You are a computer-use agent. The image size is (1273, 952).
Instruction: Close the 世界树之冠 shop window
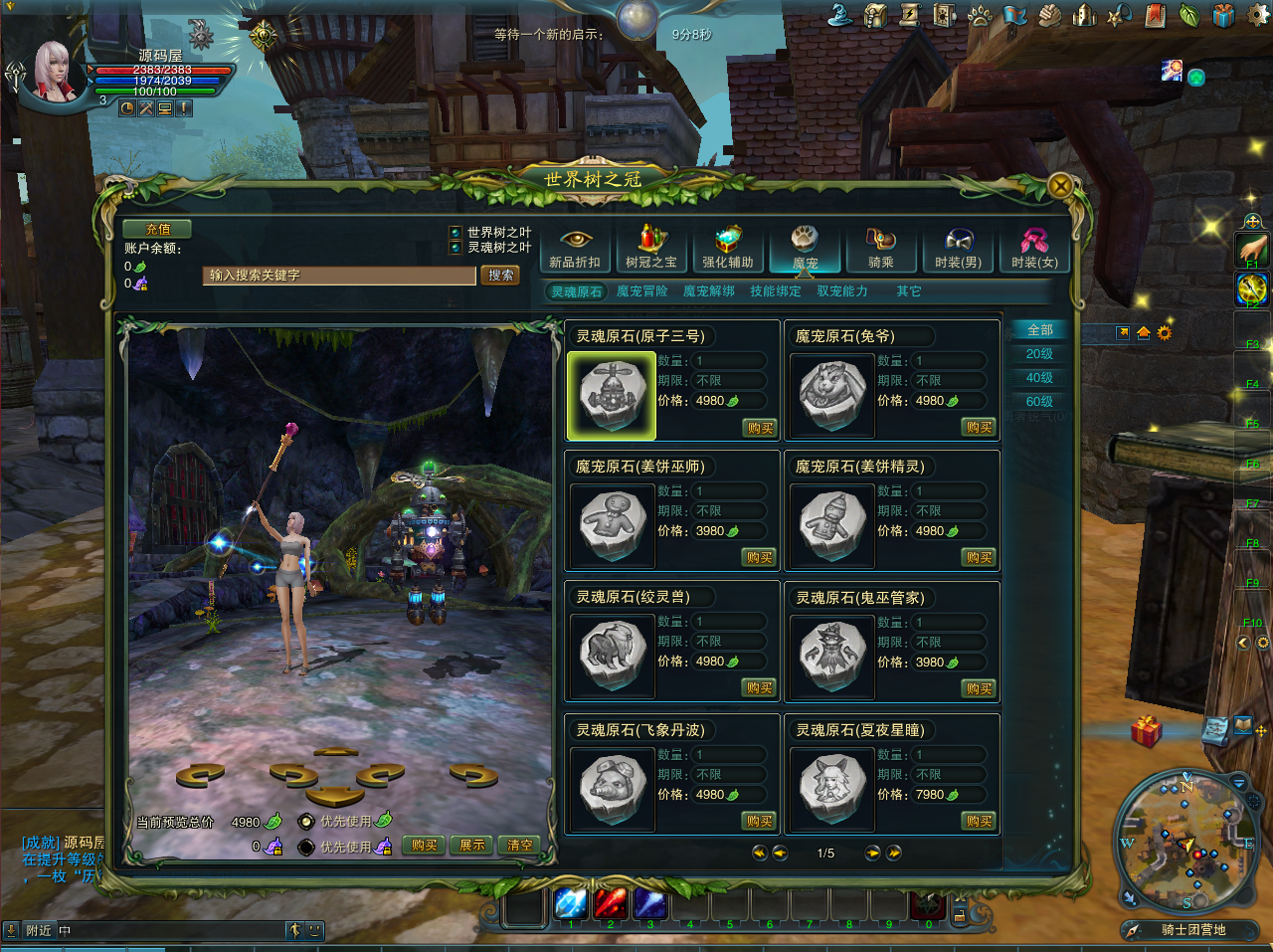[1060, 185]
